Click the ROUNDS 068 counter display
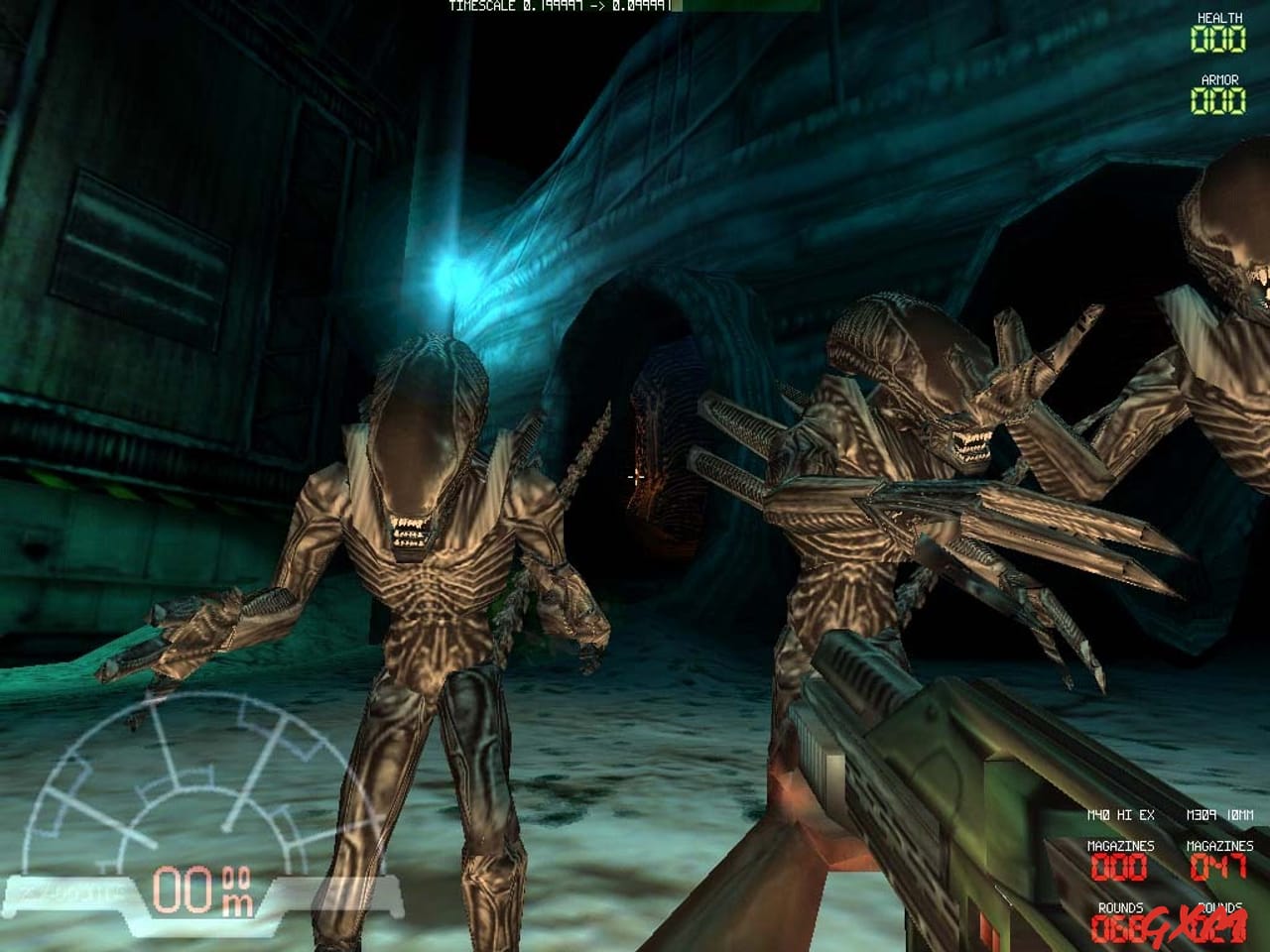 coord(1115,930)
